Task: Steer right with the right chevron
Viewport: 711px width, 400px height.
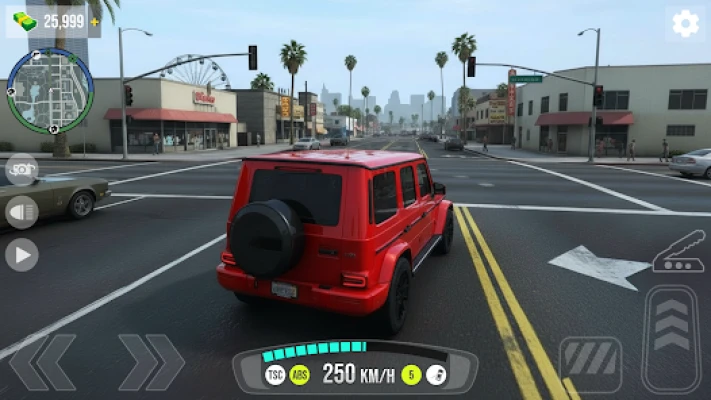Action: (x=151, y=362)
